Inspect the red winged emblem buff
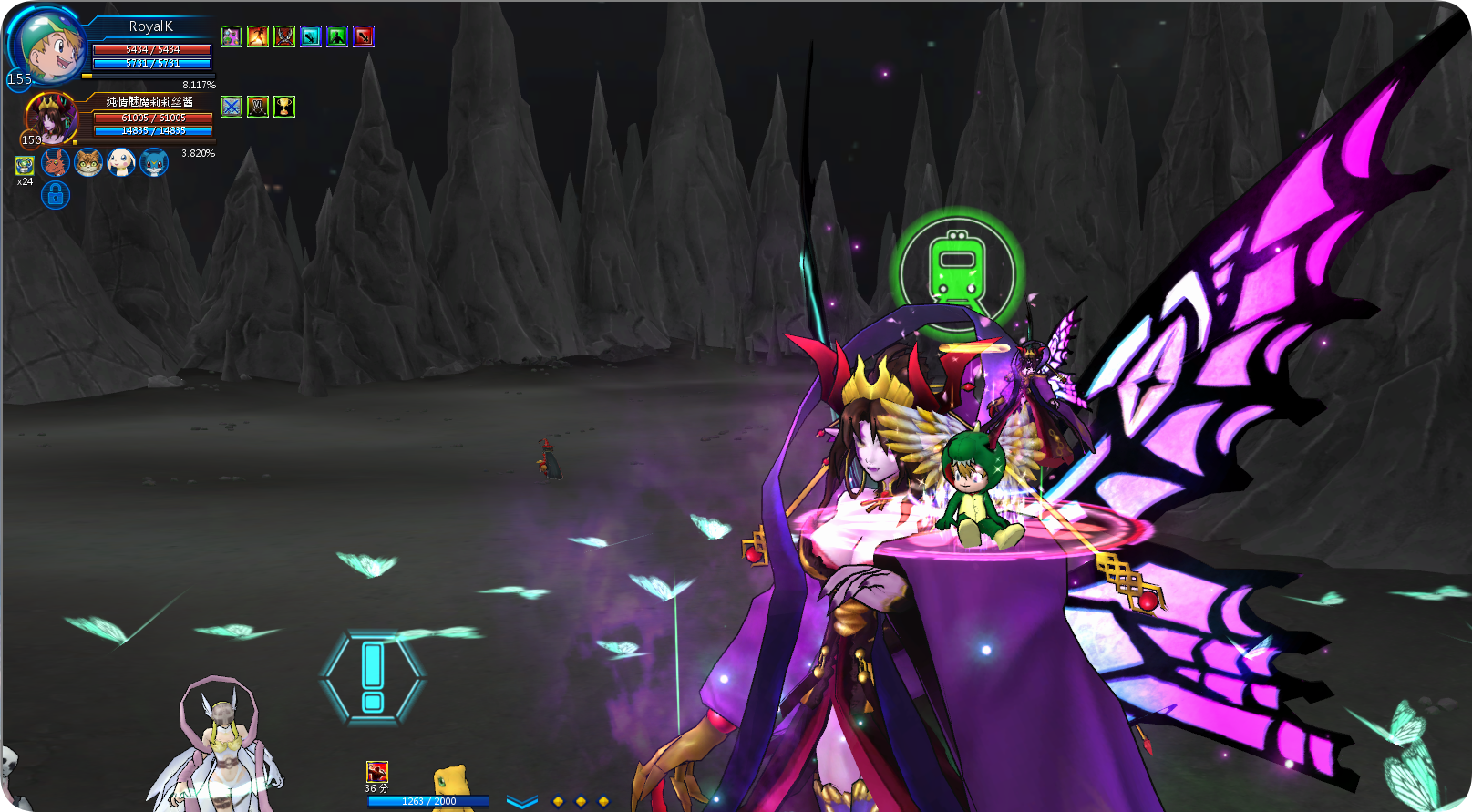 284,36
